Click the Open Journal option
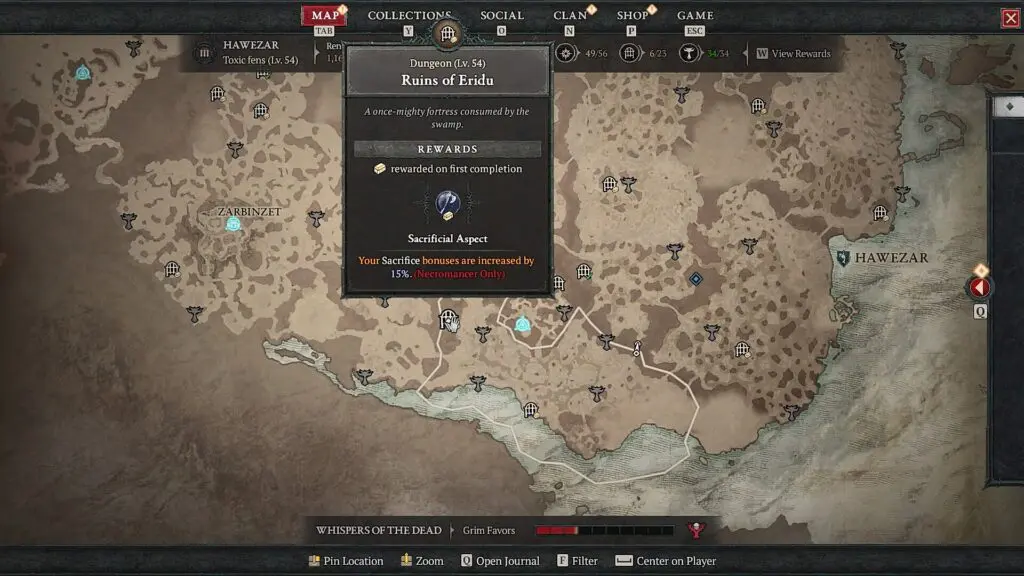 click(500, 561)
